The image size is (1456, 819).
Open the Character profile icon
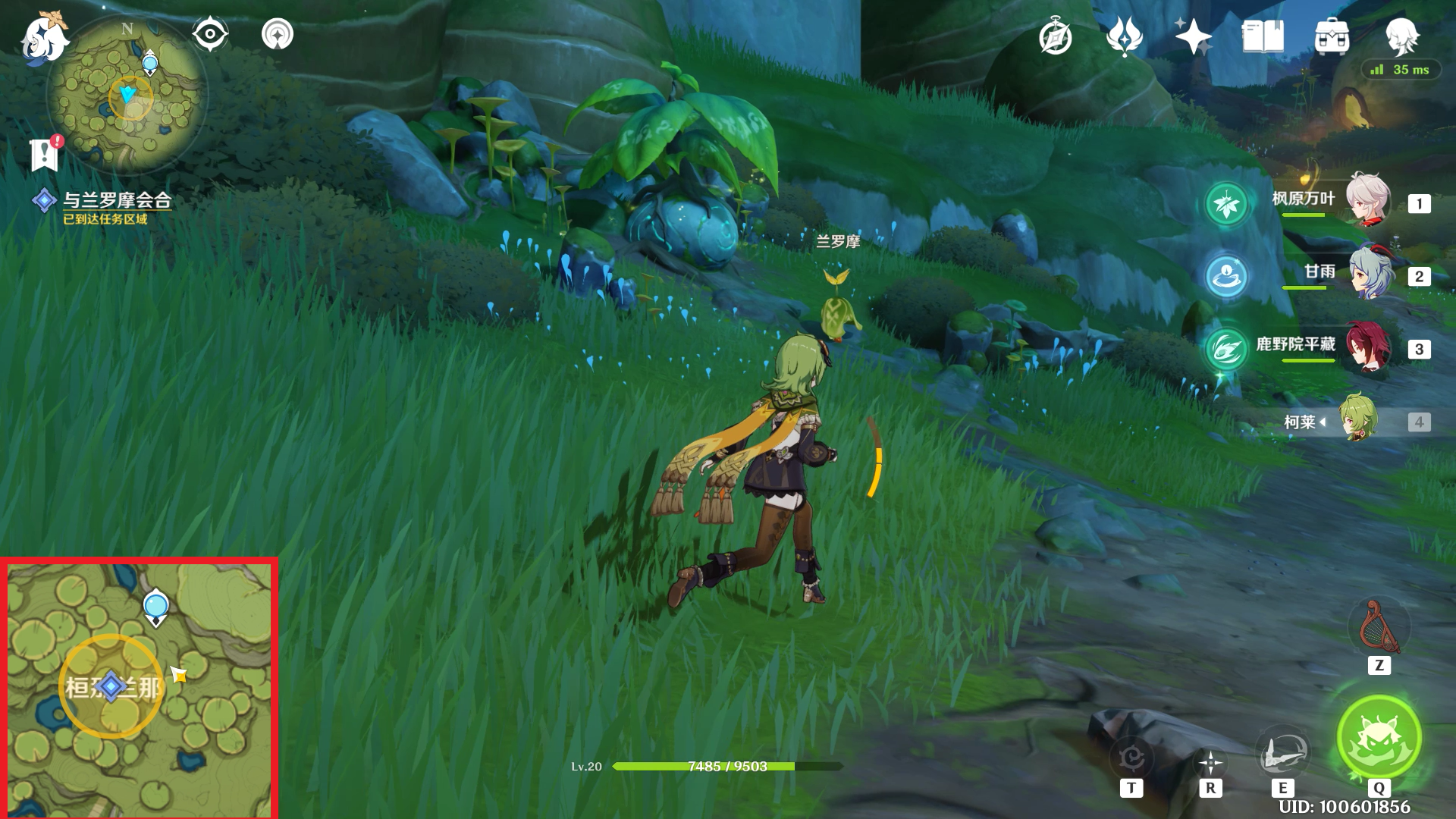point(1401,36)
